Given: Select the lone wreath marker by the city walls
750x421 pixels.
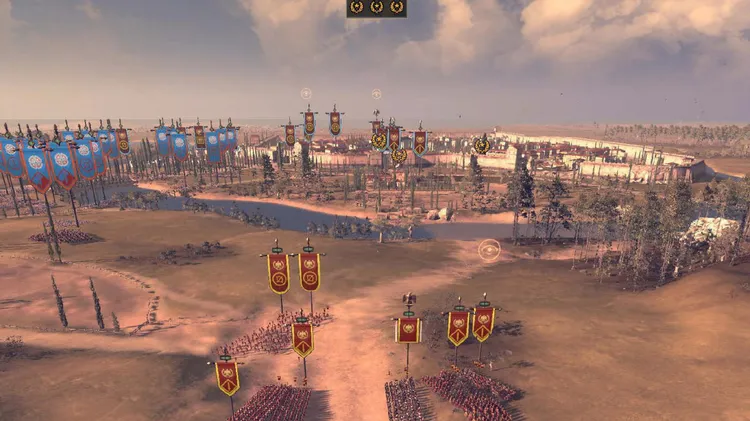Looking at the screenshot, I should coord(482,145).
